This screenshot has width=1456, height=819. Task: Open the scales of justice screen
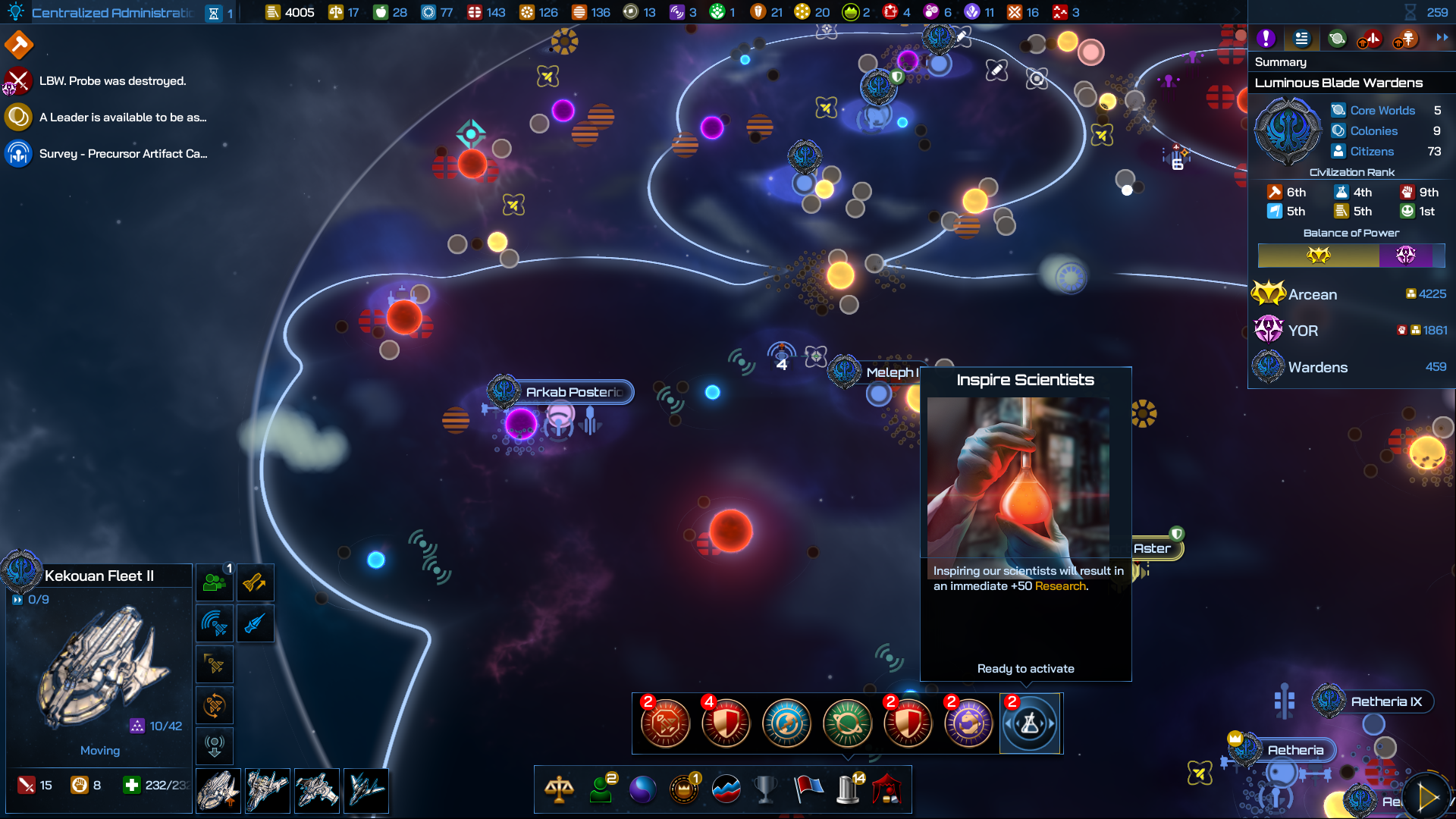(559, 789)
